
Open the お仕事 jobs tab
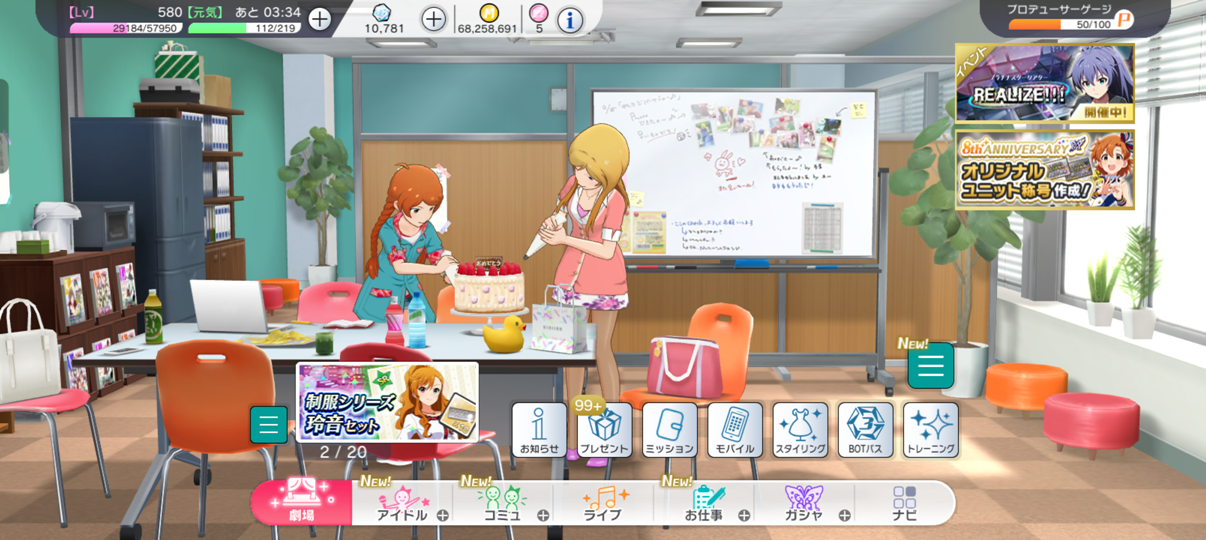coord(704,503)
